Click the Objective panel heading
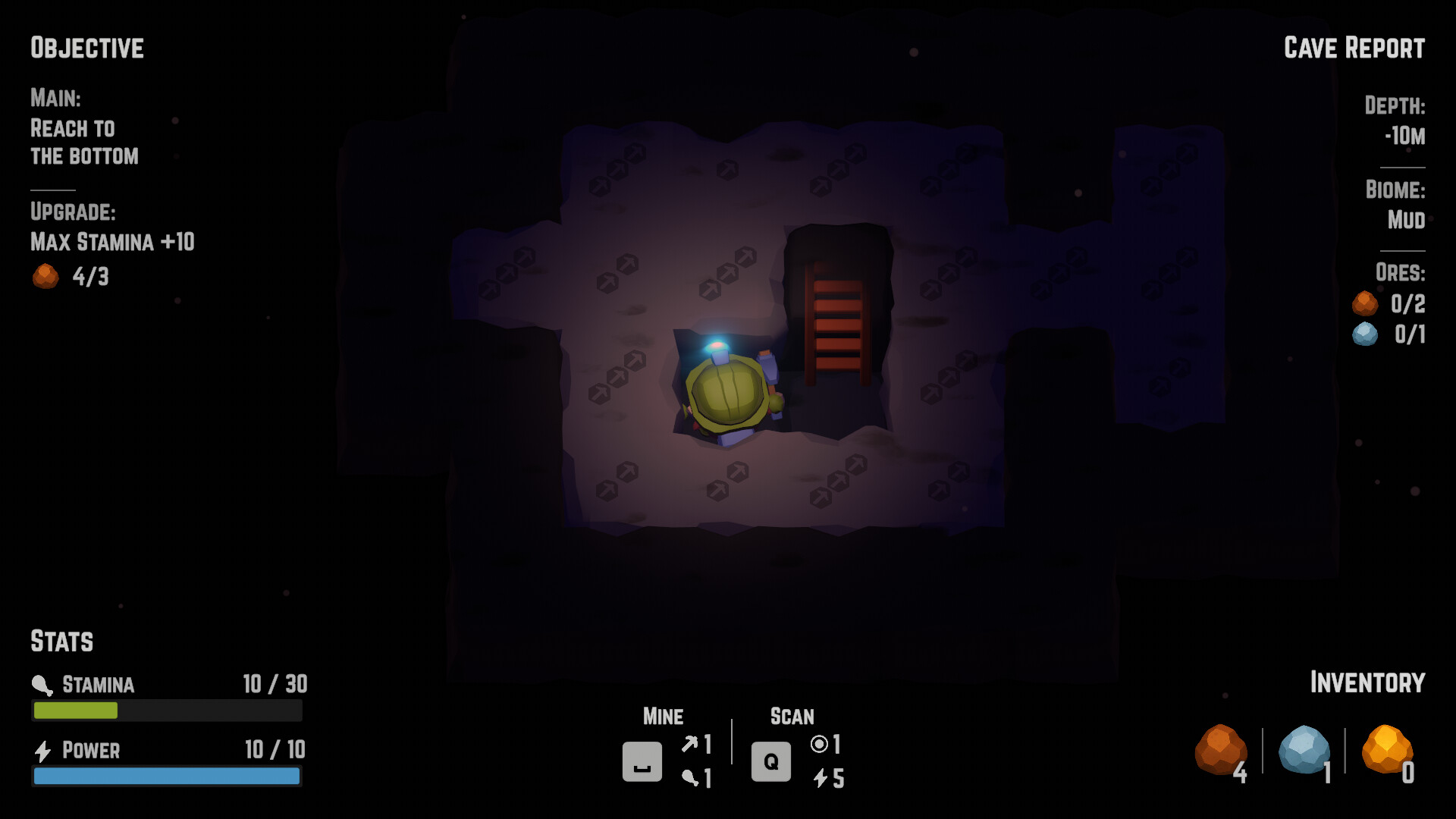 pyautogui.click(x=86, y=48)
